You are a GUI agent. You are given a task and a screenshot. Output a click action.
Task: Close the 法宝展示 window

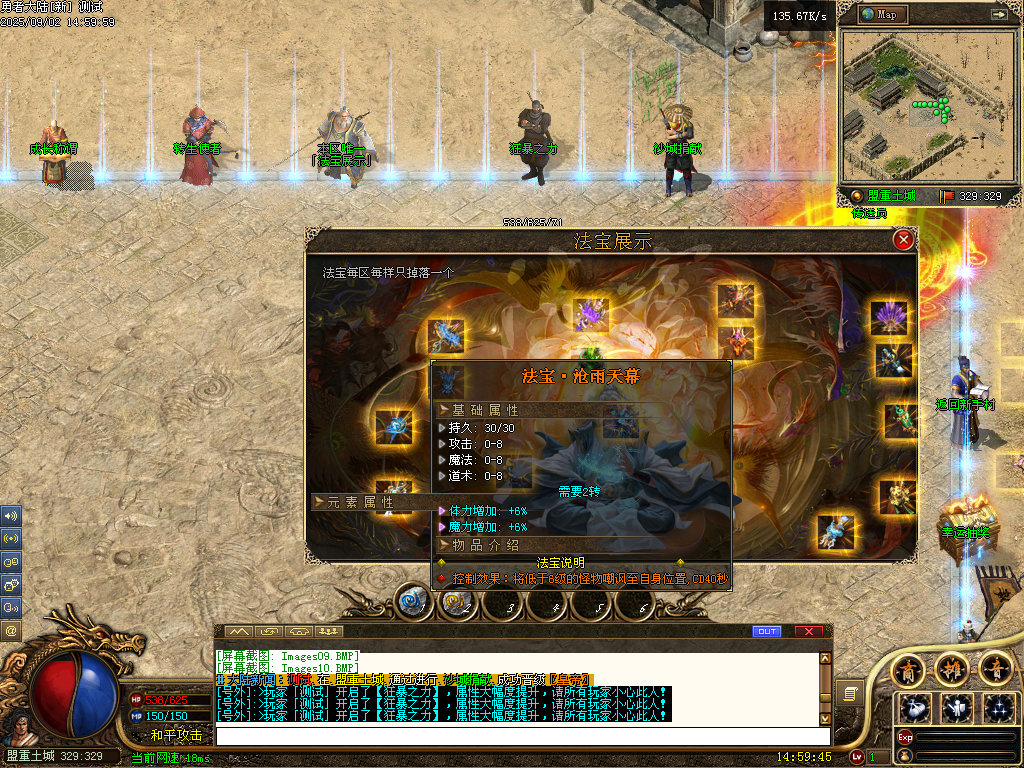[903, 240]
